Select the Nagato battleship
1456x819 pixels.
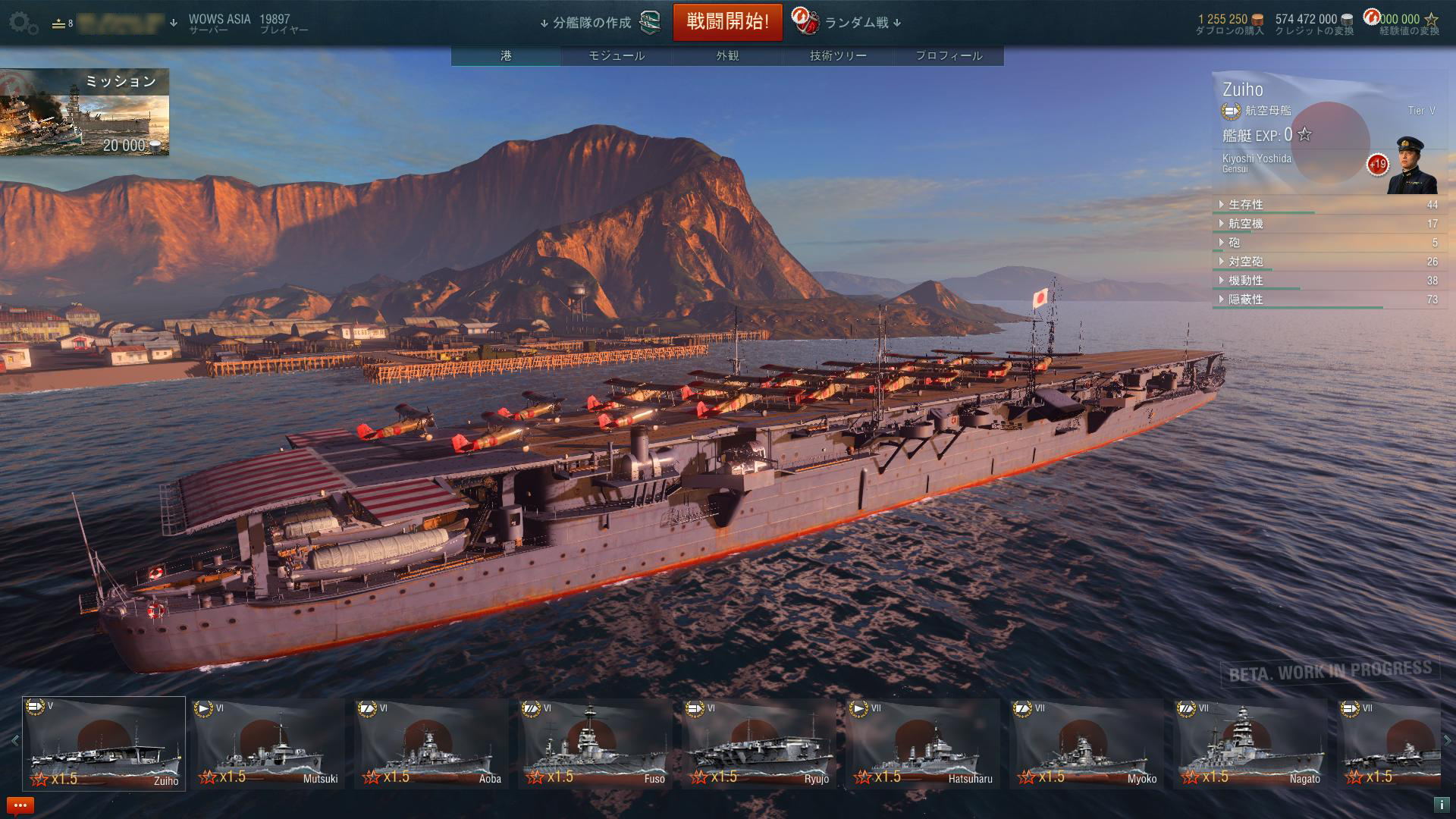click(1250, 743)
